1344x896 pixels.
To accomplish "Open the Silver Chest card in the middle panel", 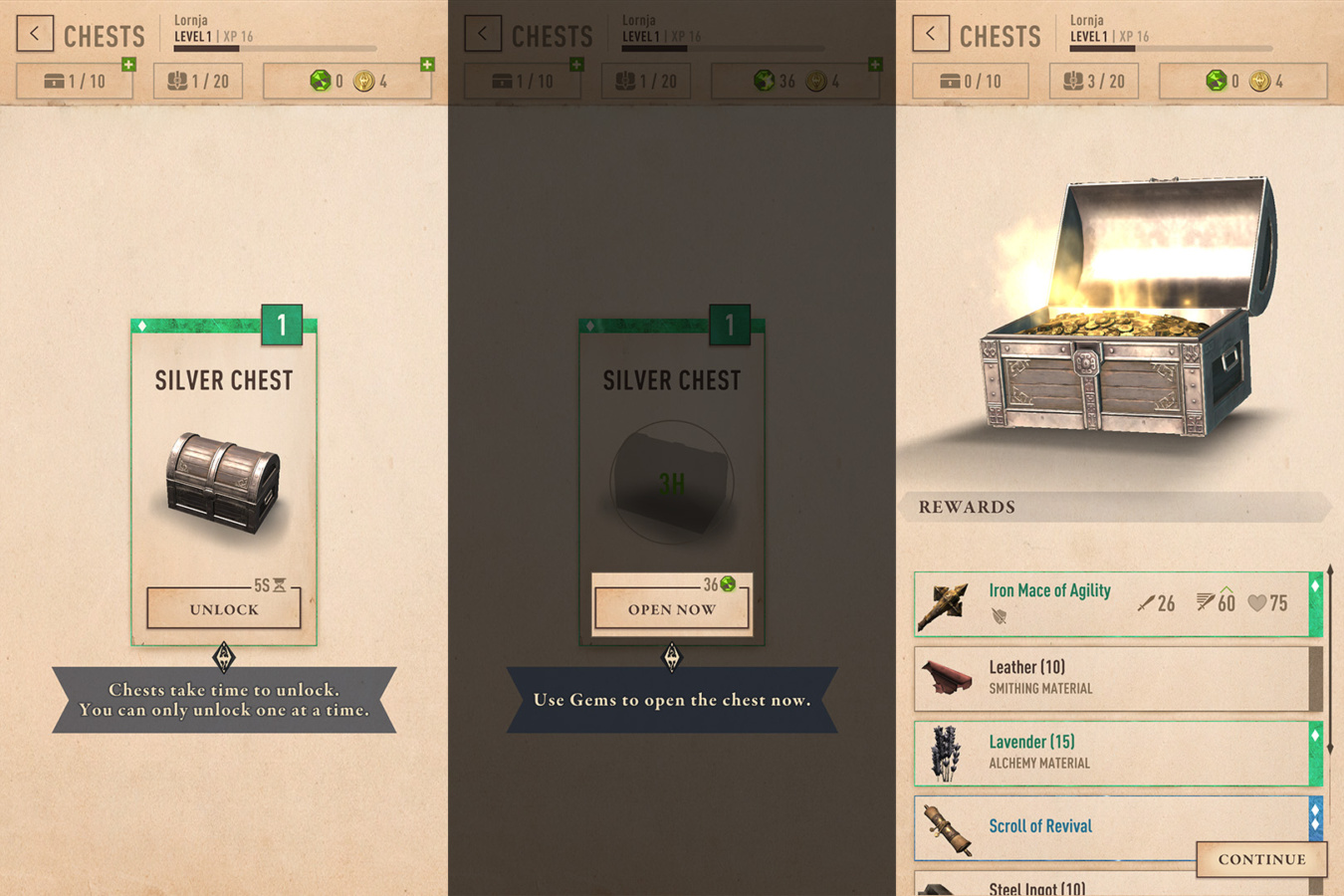I will [x=672, y=478].
